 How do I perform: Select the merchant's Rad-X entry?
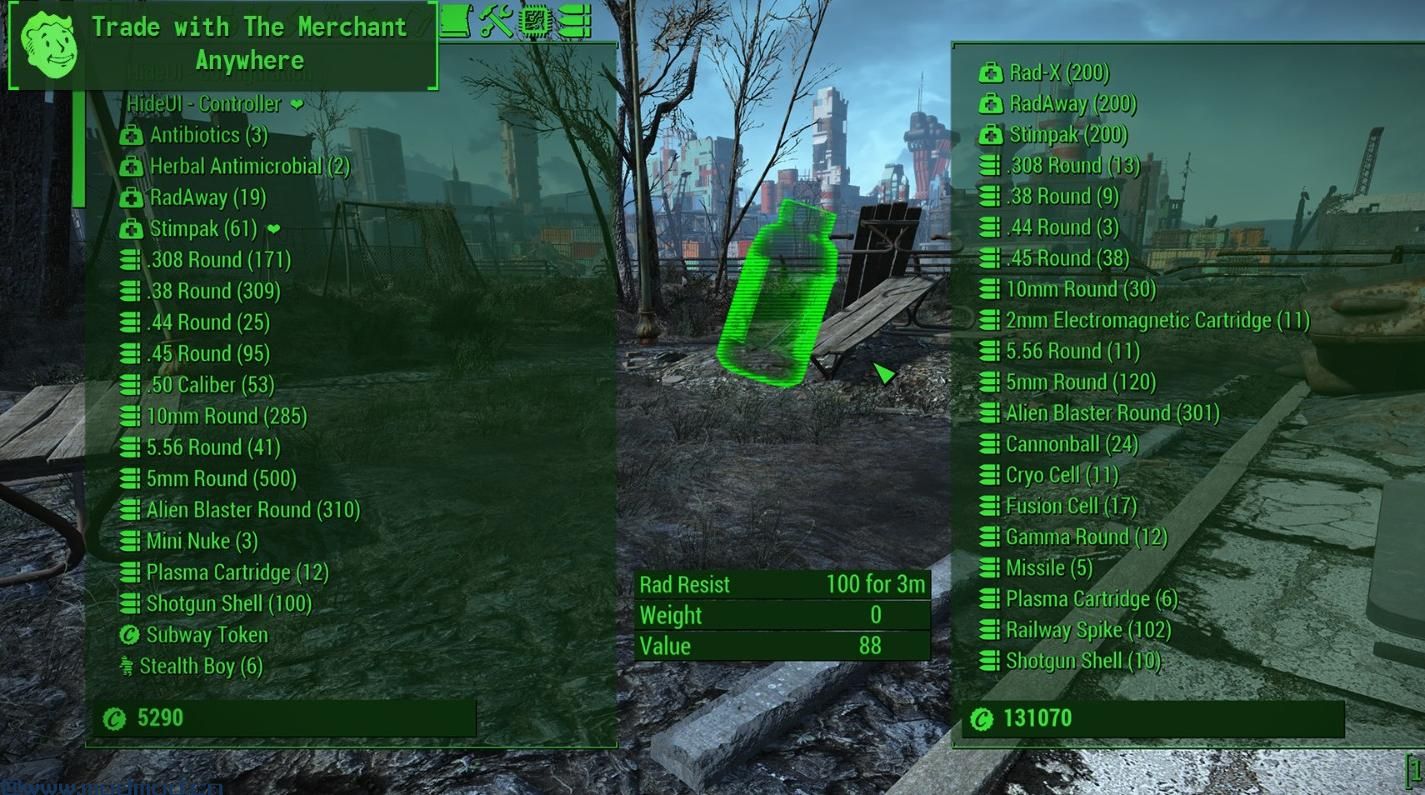coord(1058,72)
